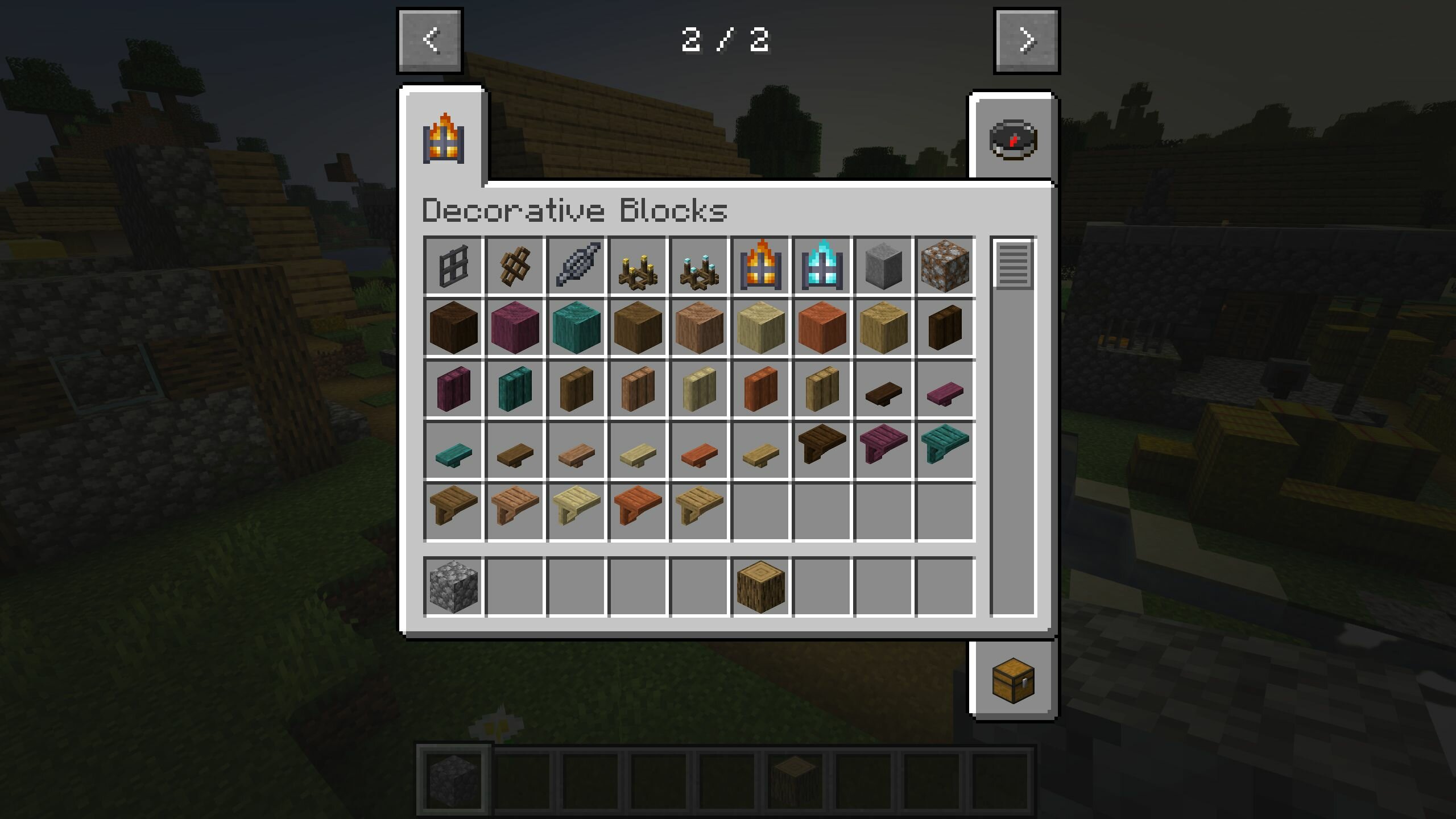Pick the wooden lattice item
This screenshot has height=819, width=1456.
(515, 266)
